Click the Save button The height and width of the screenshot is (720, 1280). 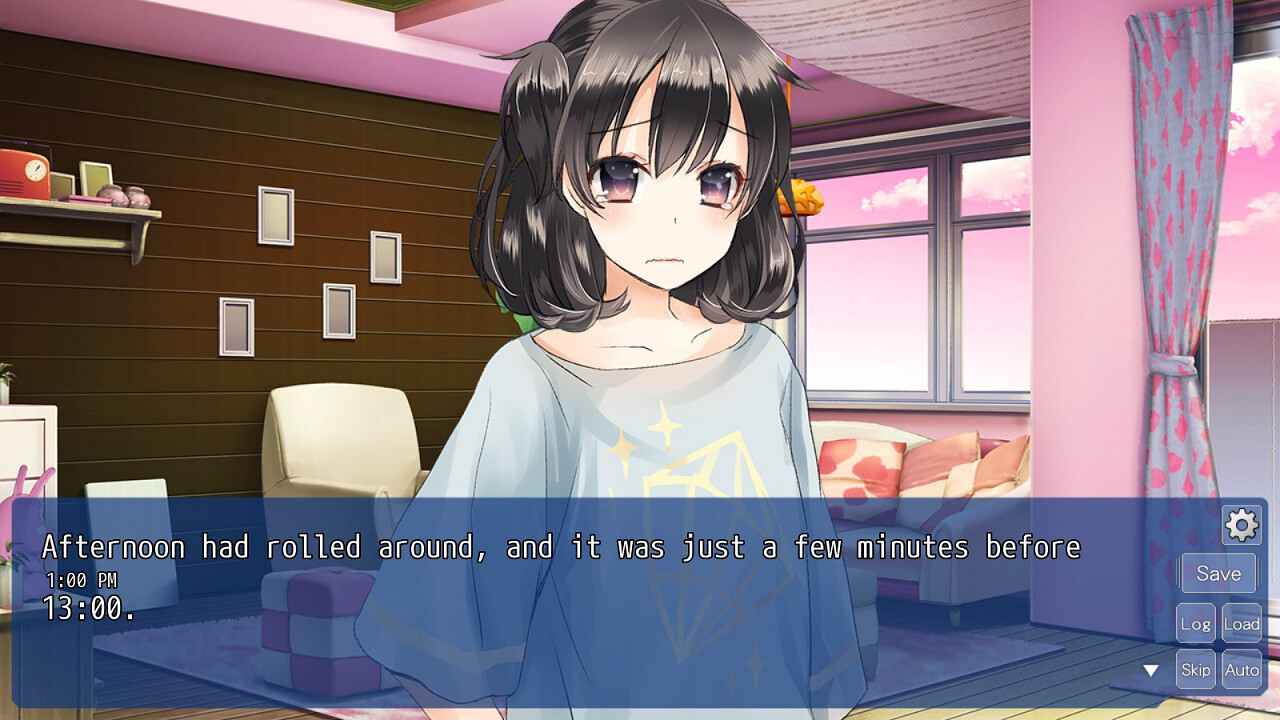[1218, 574]
